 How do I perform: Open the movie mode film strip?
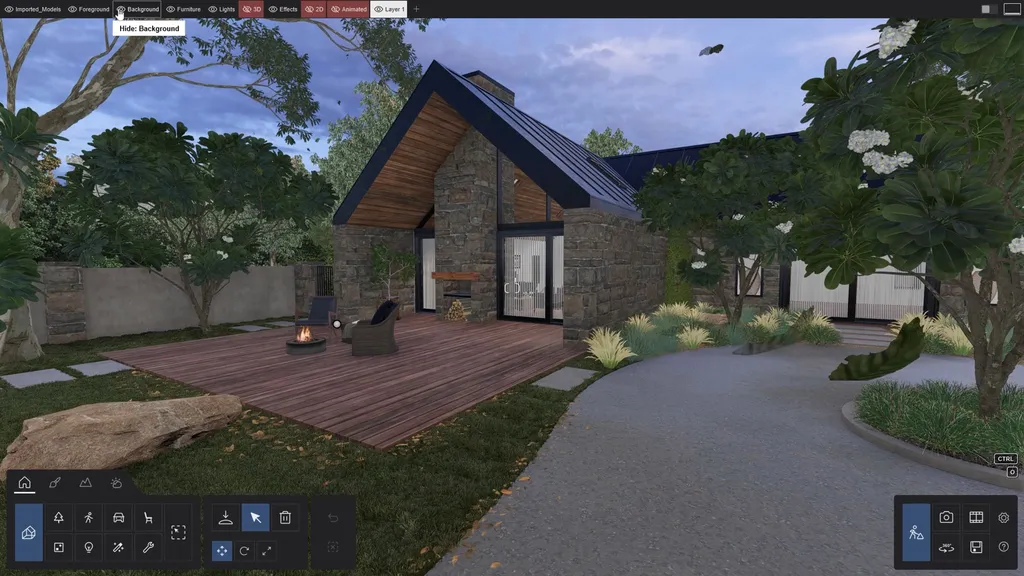[x=976, y=518]
